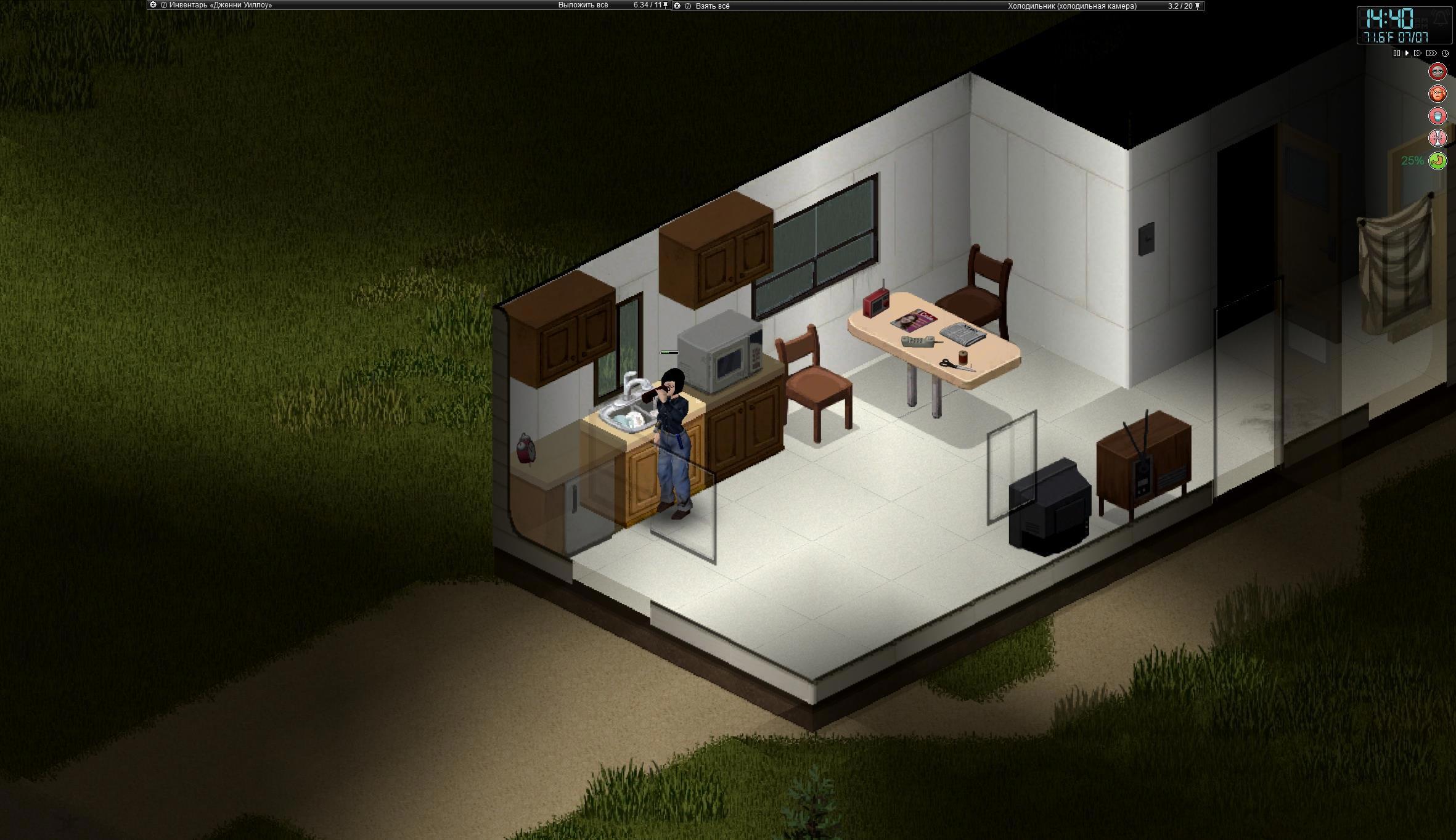Click the "Выложить всё" button
Image resolution: width=1456 pixels, height=840 pixels.
(x=583, y=5)
